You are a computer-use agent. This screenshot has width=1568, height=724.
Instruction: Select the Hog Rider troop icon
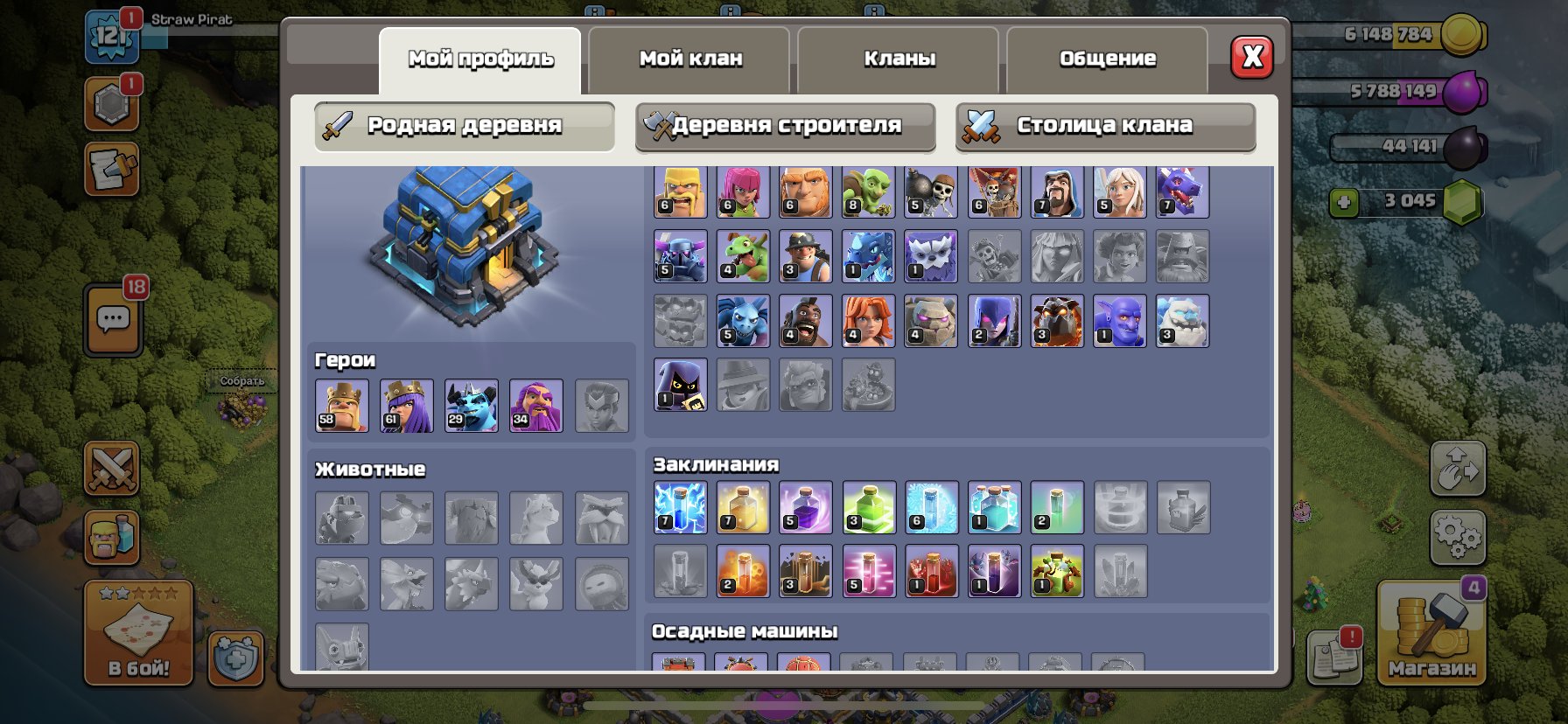806,321
